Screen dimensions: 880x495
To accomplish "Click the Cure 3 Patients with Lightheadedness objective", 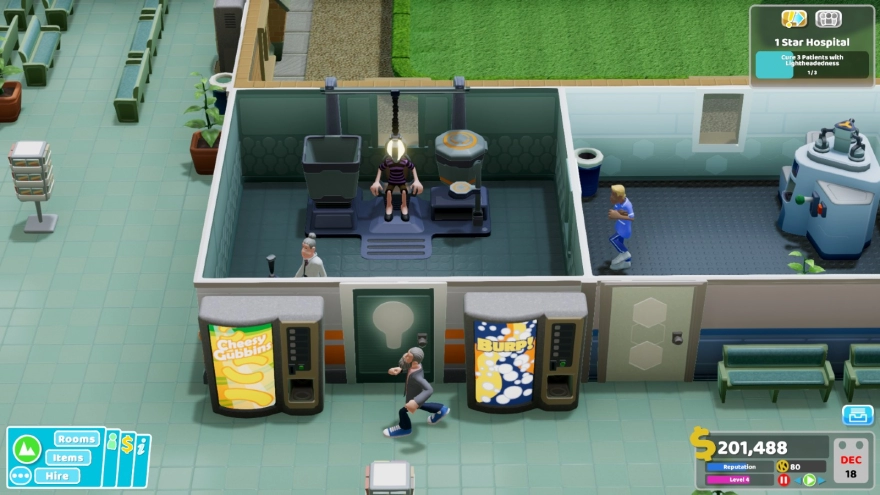I will click(811, 65).
